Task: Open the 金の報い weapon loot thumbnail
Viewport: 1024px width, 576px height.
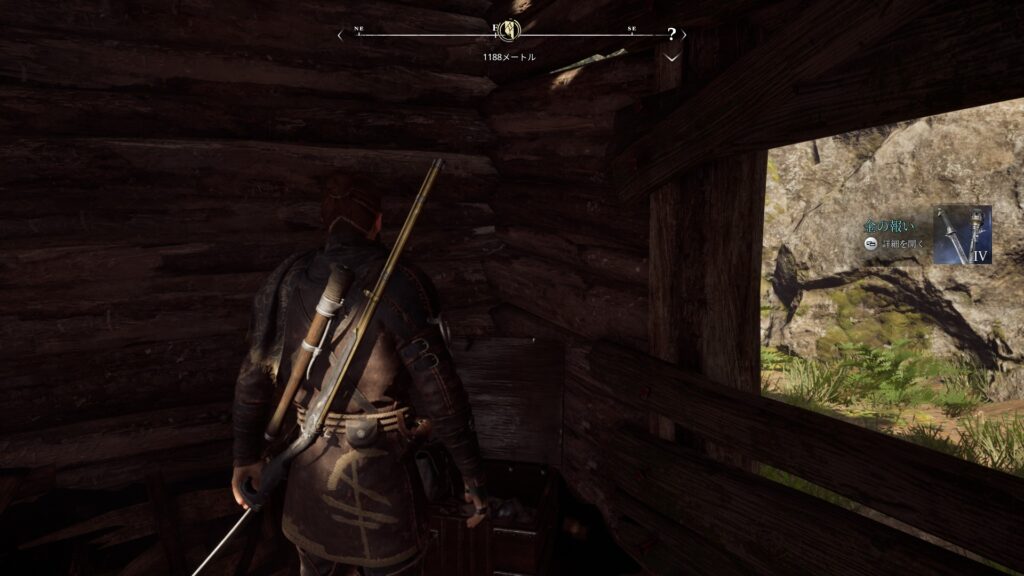Action: tap(962, 234)
